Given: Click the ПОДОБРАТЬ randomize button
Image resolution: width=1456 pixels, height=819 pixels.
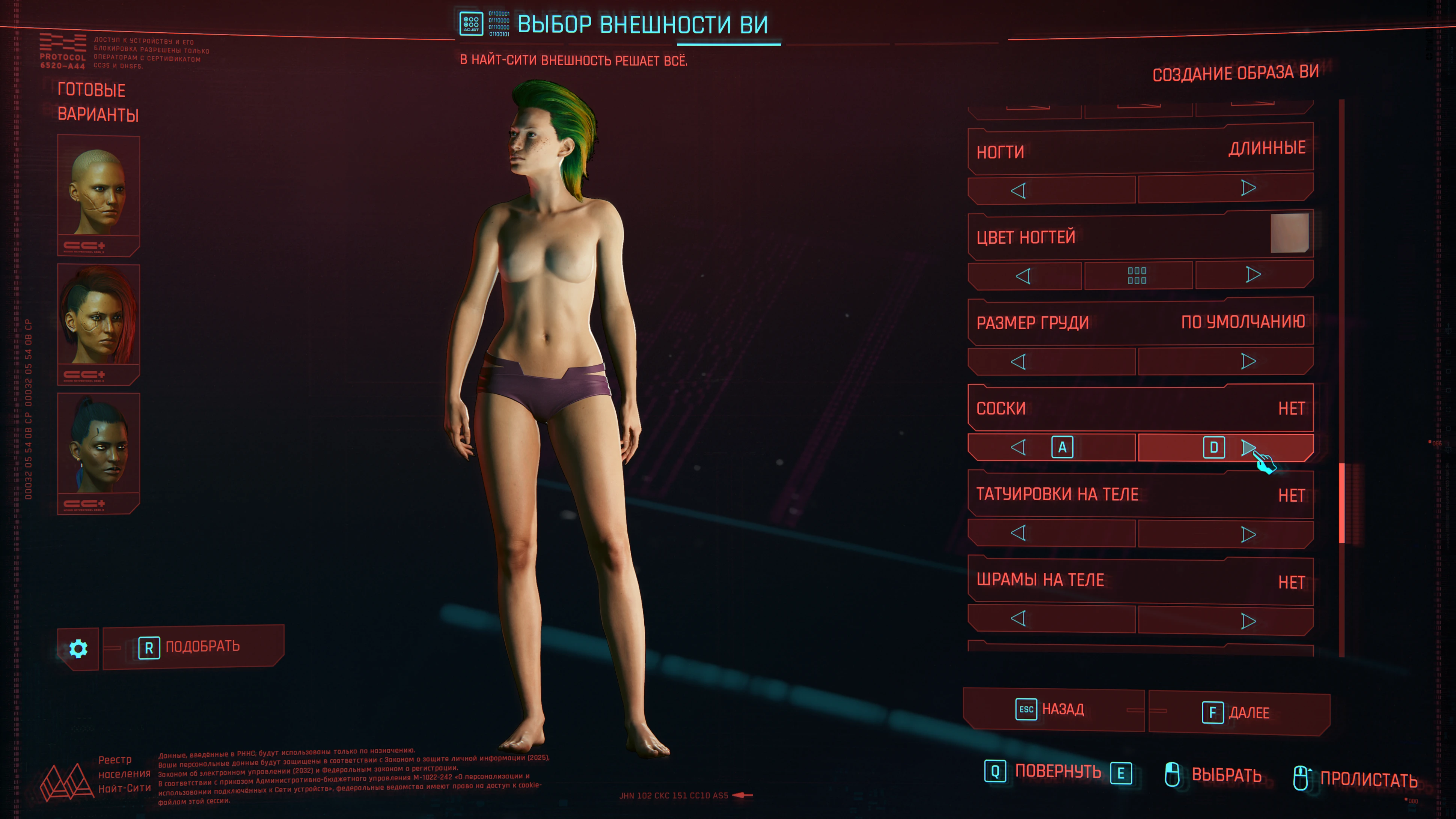Looking at the screenshot, I should (x=193, y=647).
